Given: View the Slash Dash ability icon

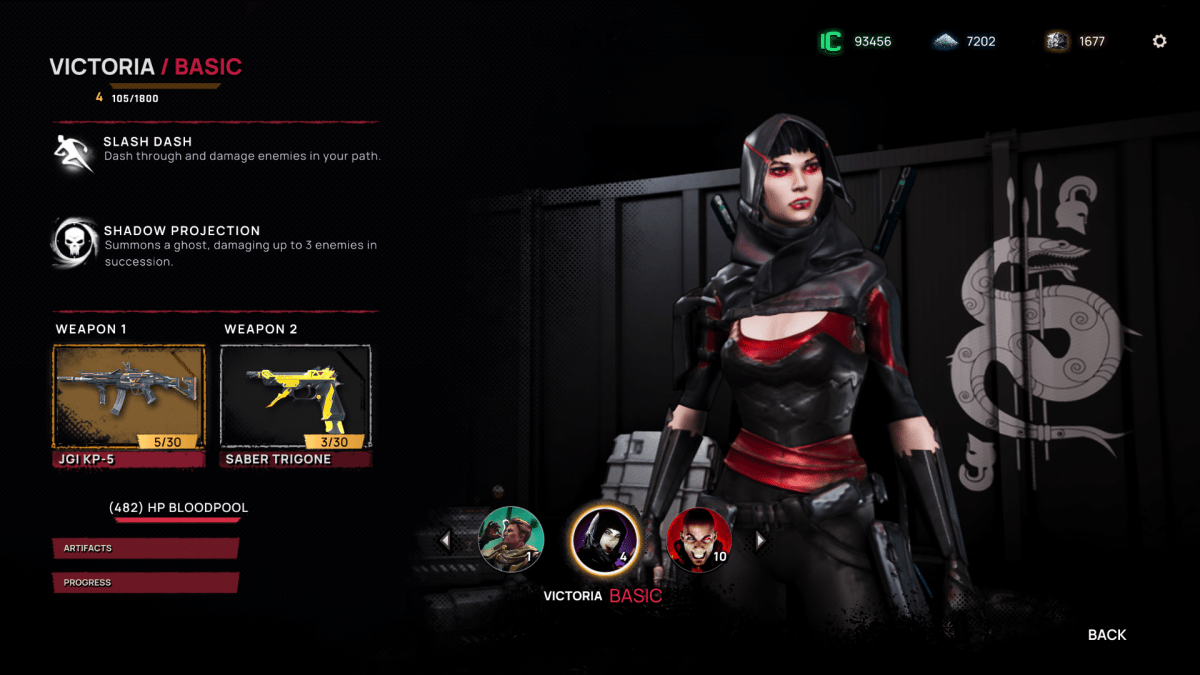Looking at the screenshot, I should [x=73, y=152].
